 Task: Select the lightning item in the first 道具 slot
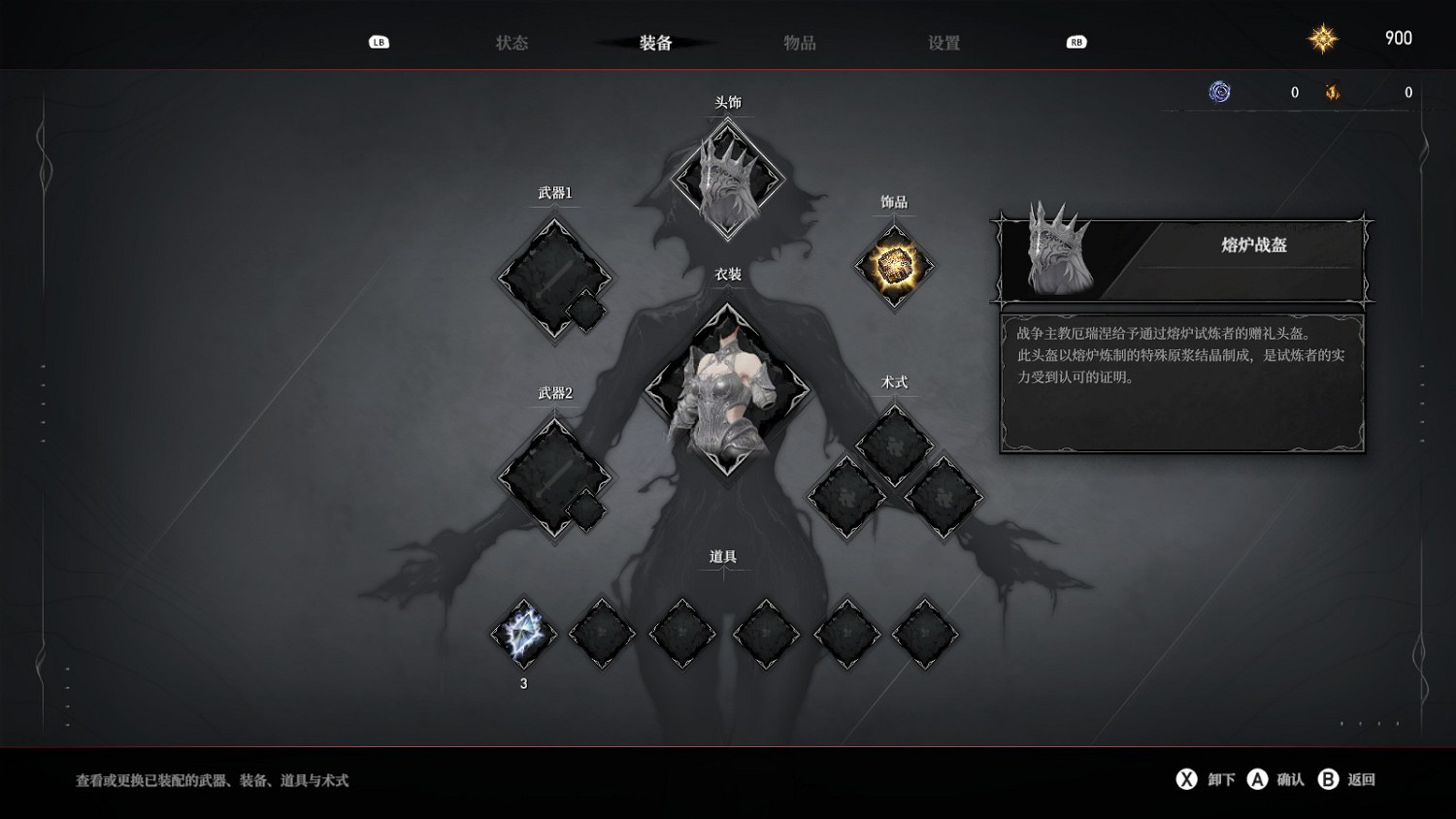tap(524, 633)
